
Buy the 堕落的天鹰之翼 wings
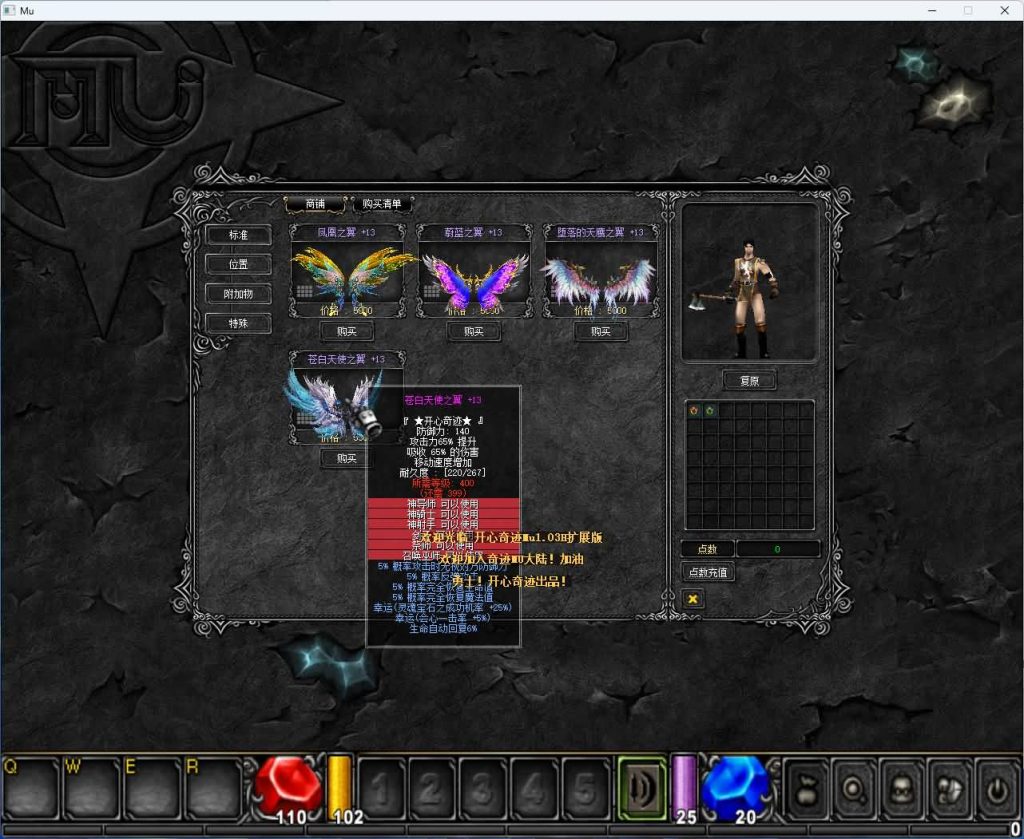pos(600,331)
